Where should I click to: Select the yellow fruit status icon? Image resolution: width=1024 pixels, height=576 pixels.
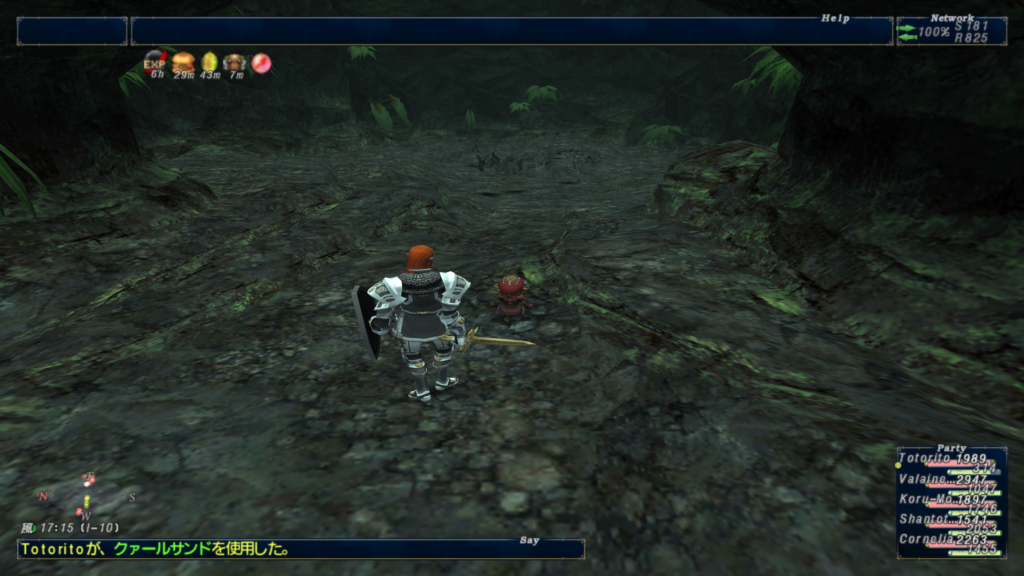pyautogui.click(x=210, y=62)
